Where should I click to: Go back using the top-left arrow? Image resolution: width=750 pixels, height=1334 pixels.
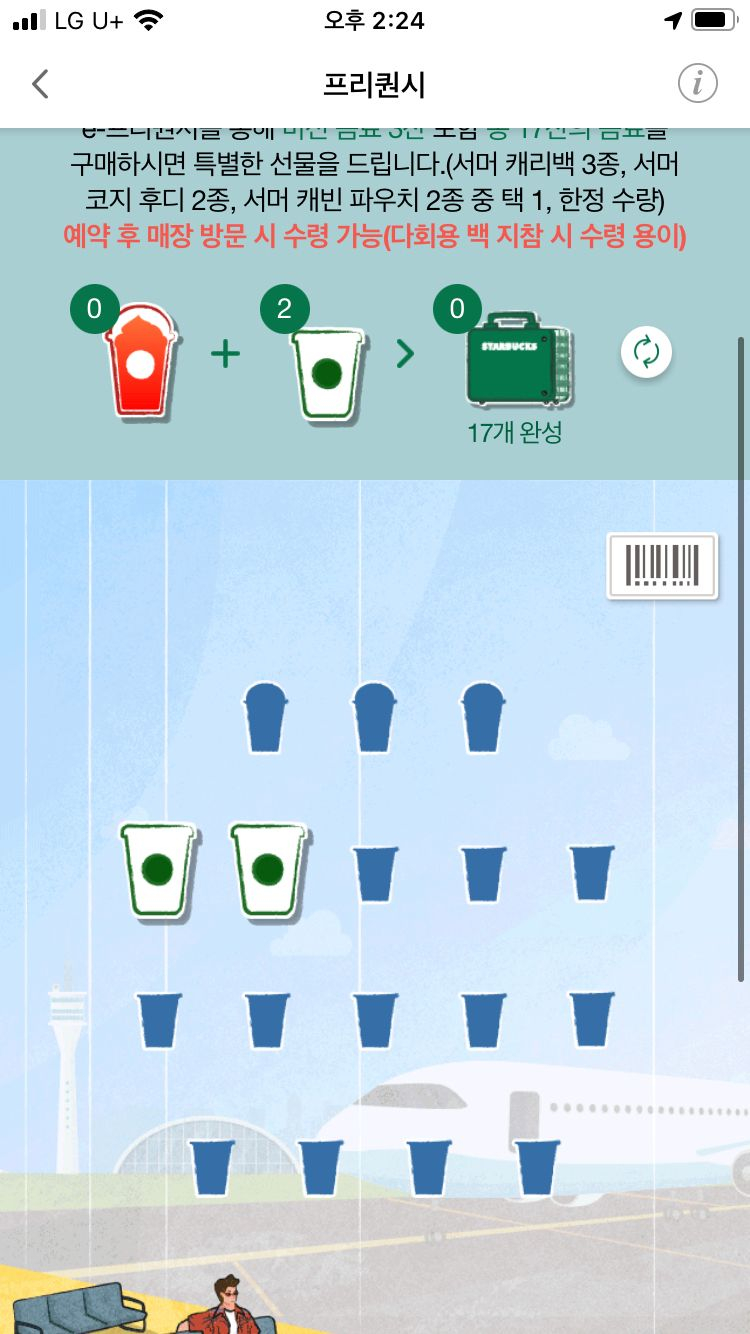pos(40,84)
